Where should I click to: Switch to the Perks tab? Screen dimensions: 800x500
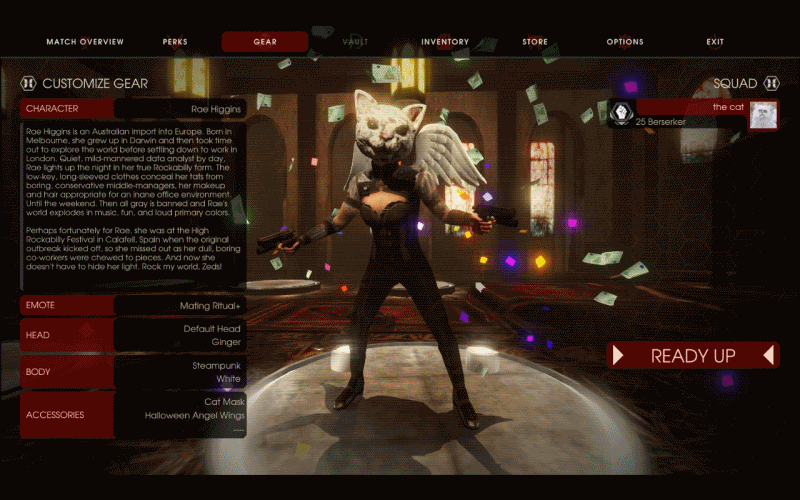[x=175, y=42]
